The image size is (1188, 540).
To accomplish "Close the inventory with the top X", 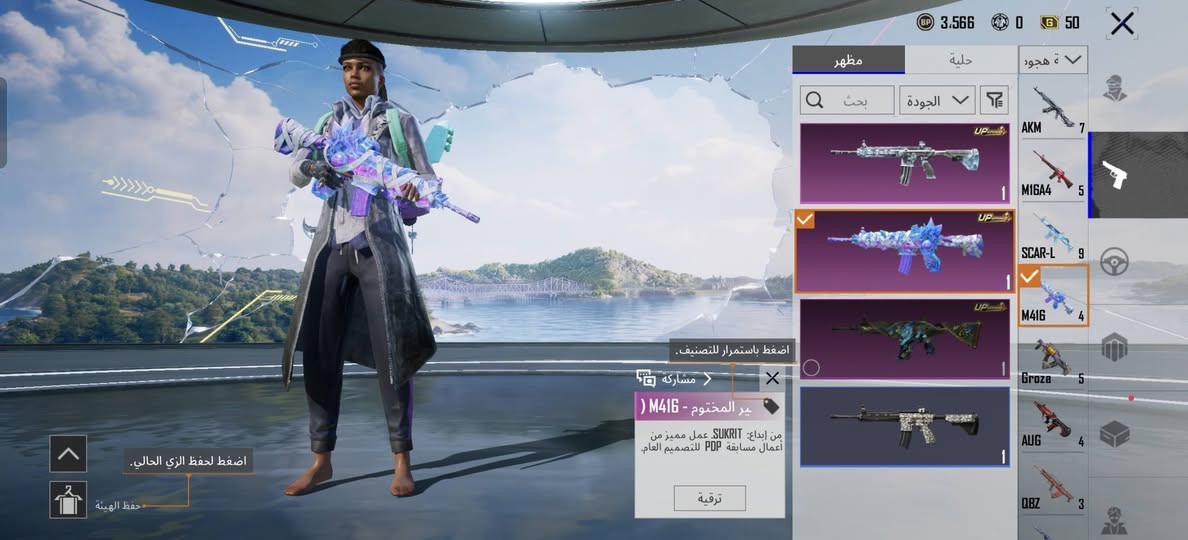I will pyautogui.click(x=1122, y=23).
